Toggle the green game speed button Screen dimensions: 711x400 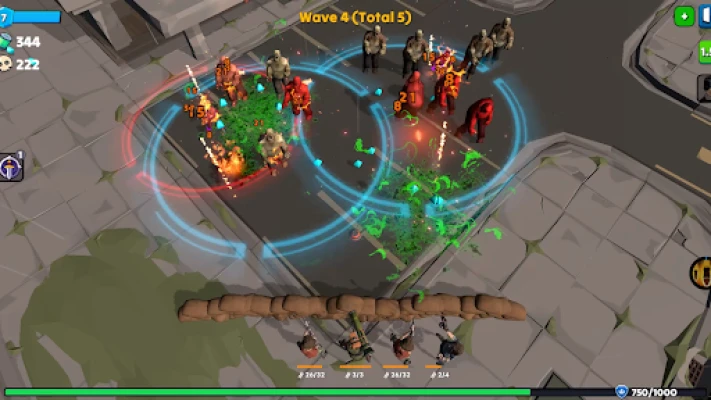(704, 51)
